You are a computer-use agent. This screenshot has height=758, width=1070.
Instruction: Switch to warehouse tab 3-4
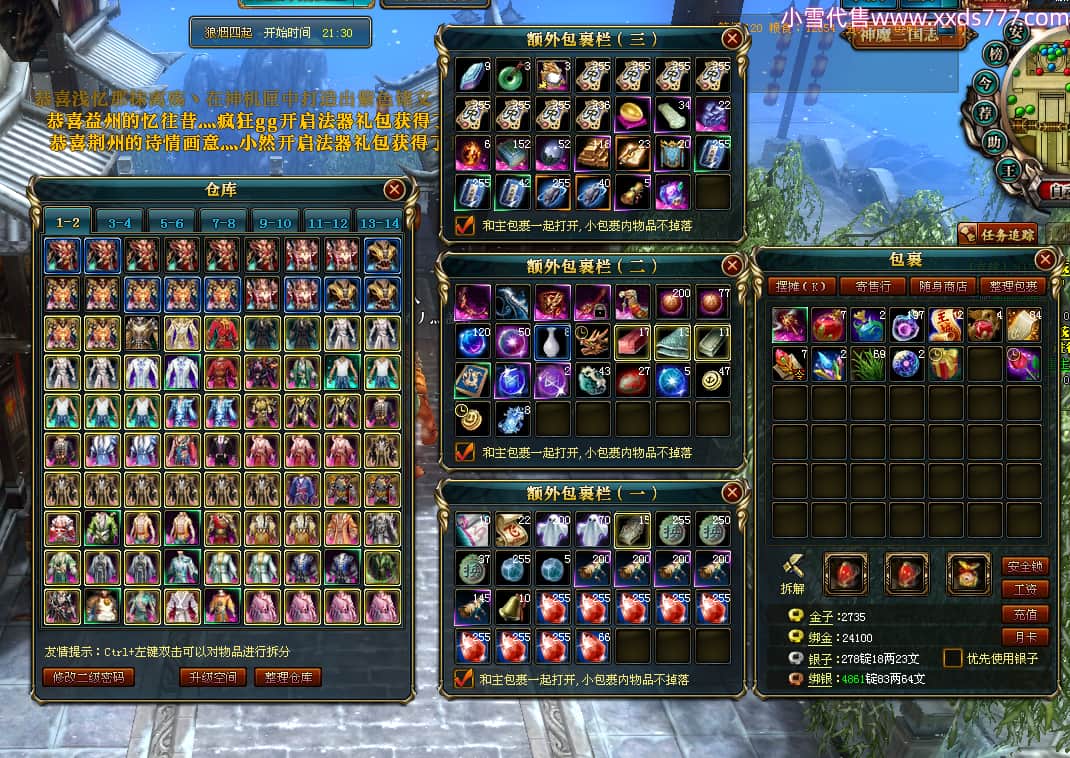[x=120, y=222]
